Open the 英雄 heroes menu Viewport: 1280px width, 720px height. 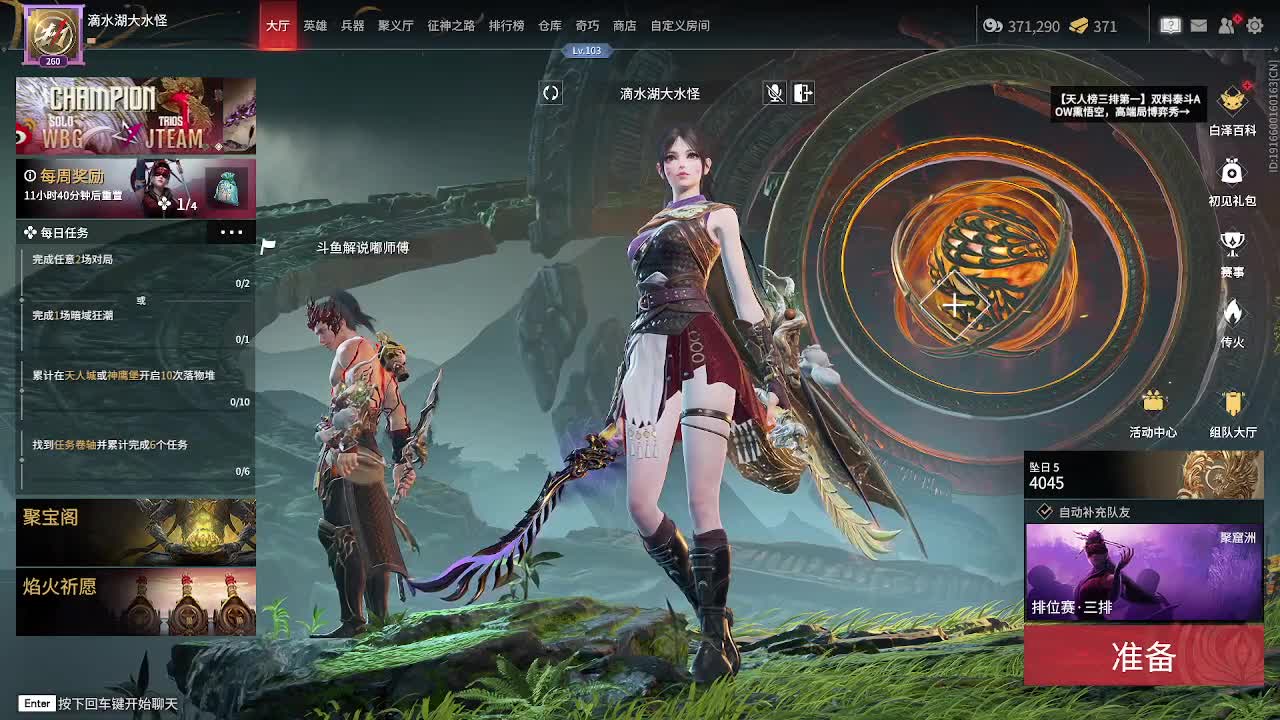[316, 26]
